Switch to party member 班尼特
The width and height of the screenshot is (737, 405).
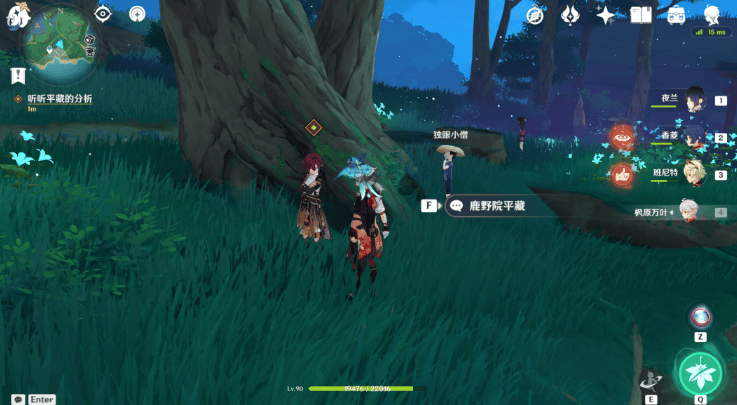click(694, 174)
